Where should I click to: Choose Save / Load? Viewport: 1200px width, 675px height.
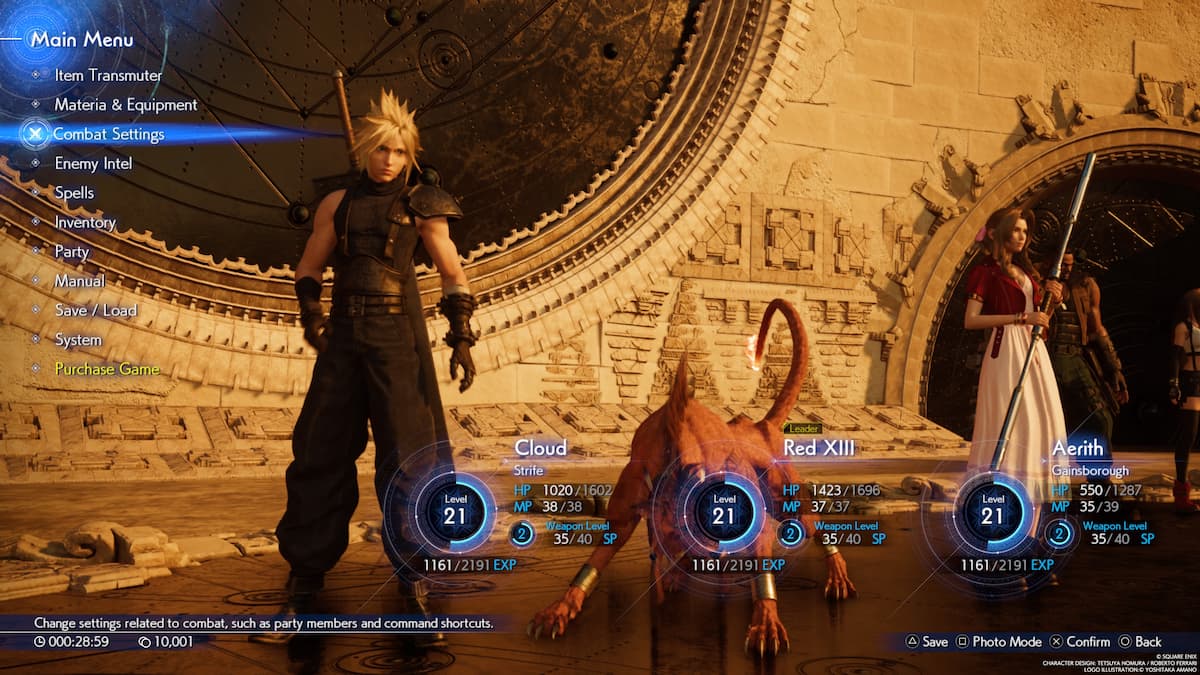pos(95,310)
